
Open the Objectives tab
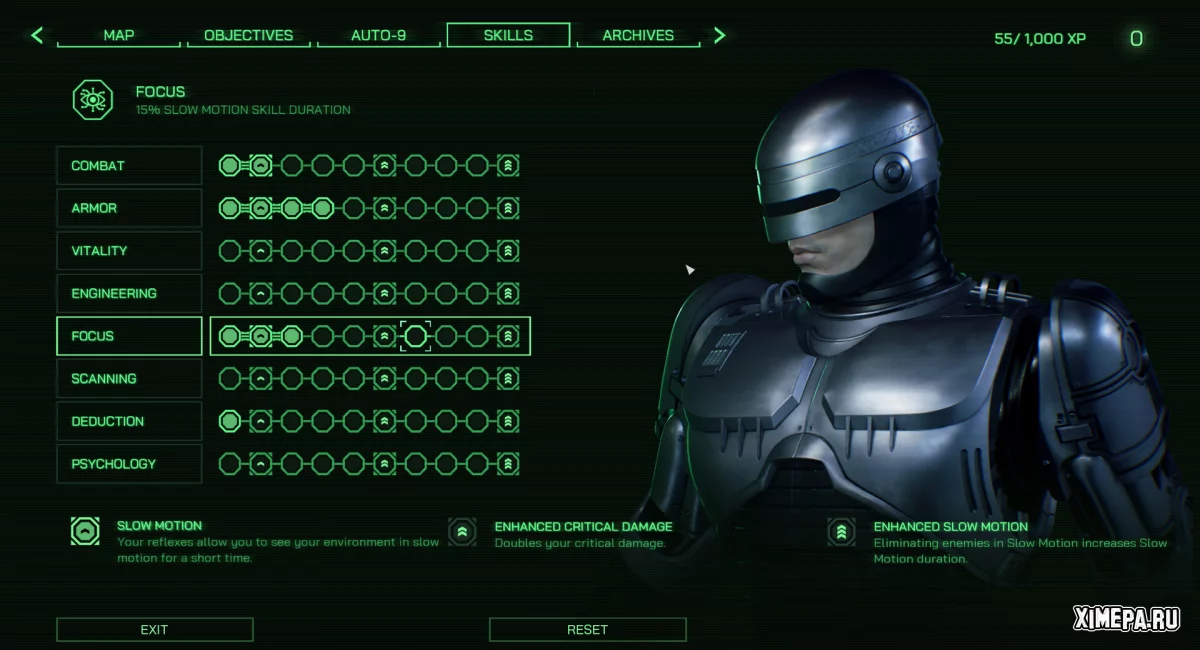pyautogui.click(x=248, y=35)
